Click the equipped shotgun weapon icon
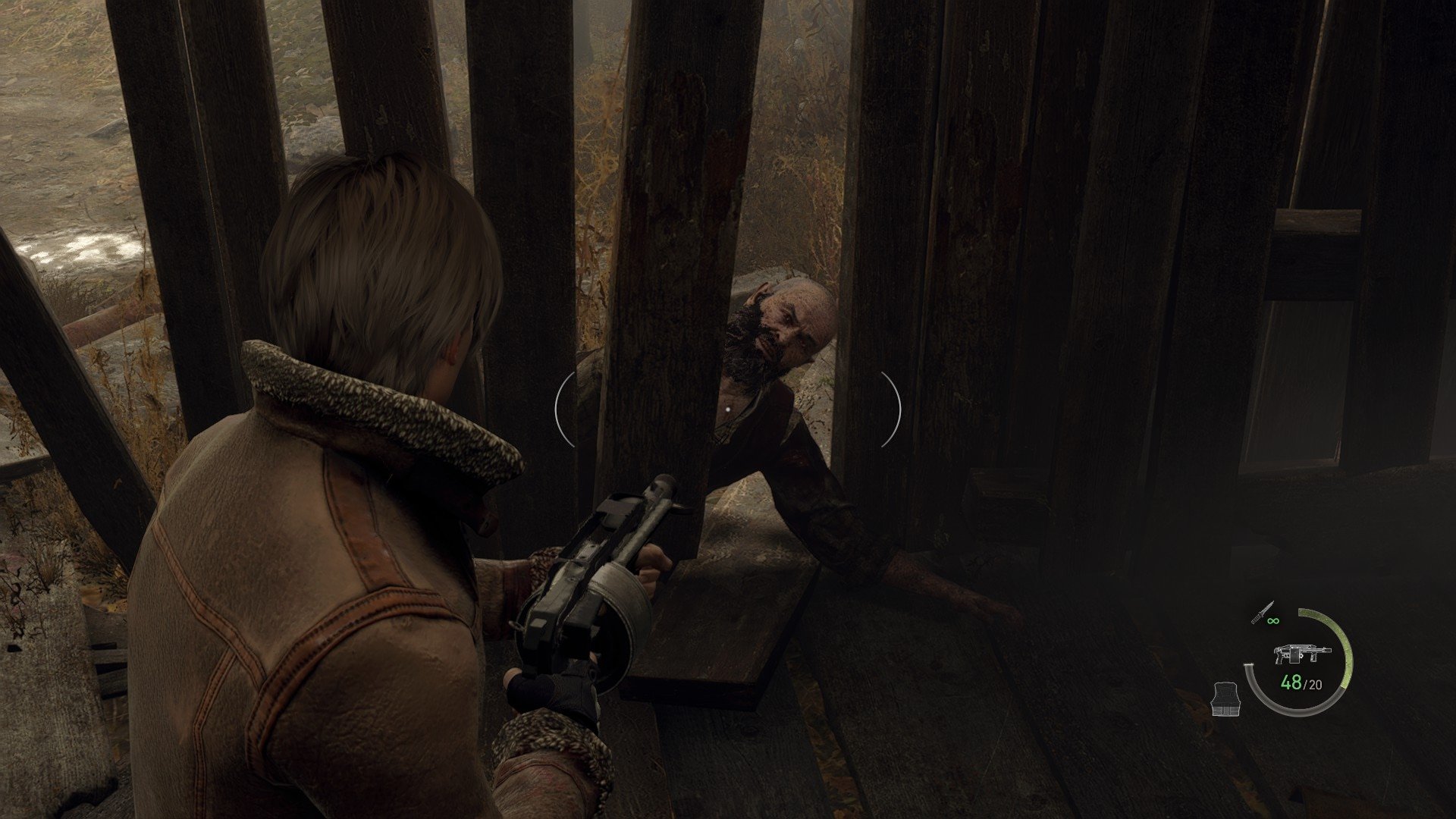The height and width of the screenshot is (819, 1456). point(1301,654)
